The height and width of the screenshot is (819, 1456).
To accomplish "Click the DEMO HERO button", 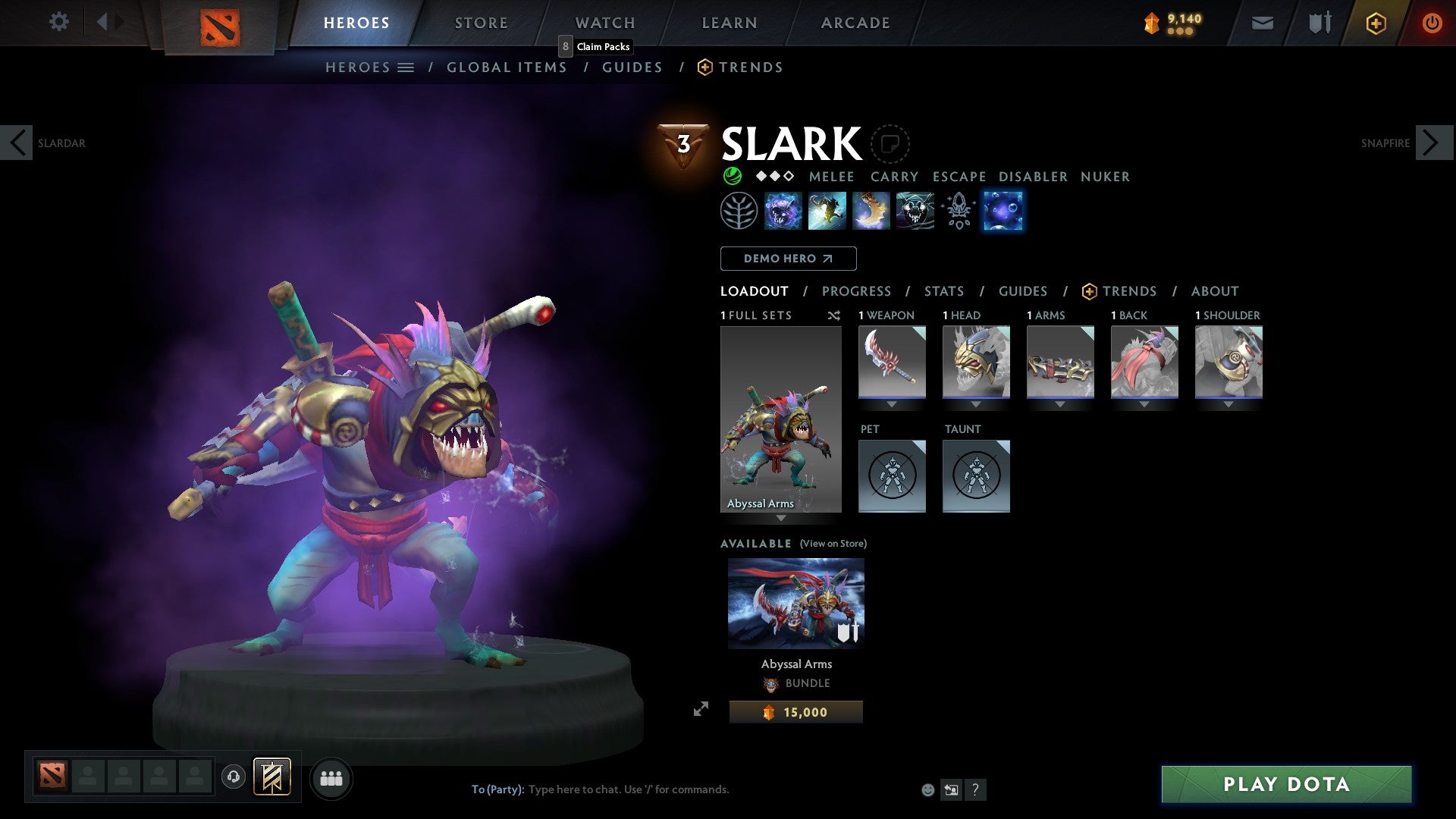I will point(788,259).
